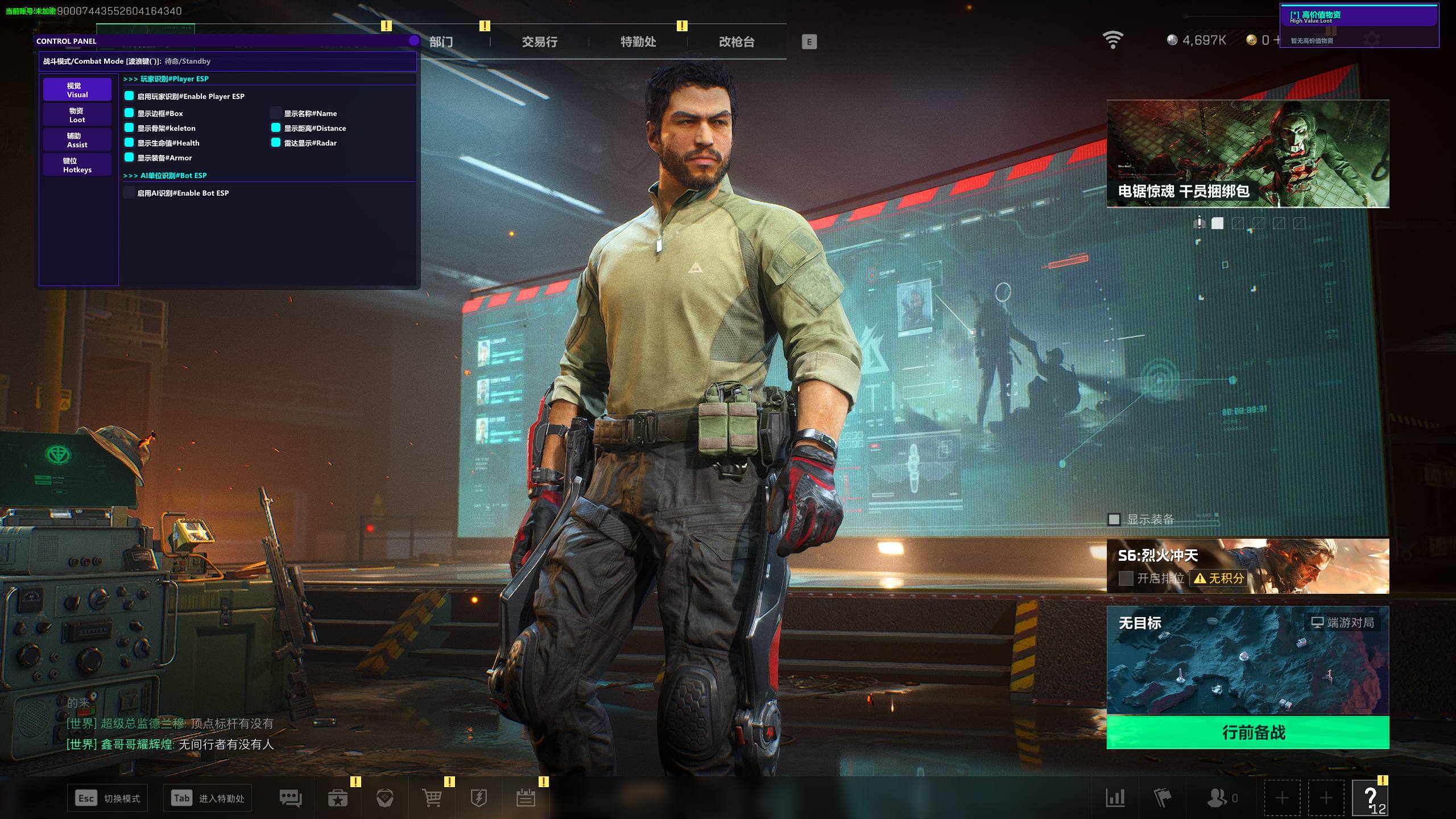
Task: Select the 改枪台 tab
Action: [737, 42]
